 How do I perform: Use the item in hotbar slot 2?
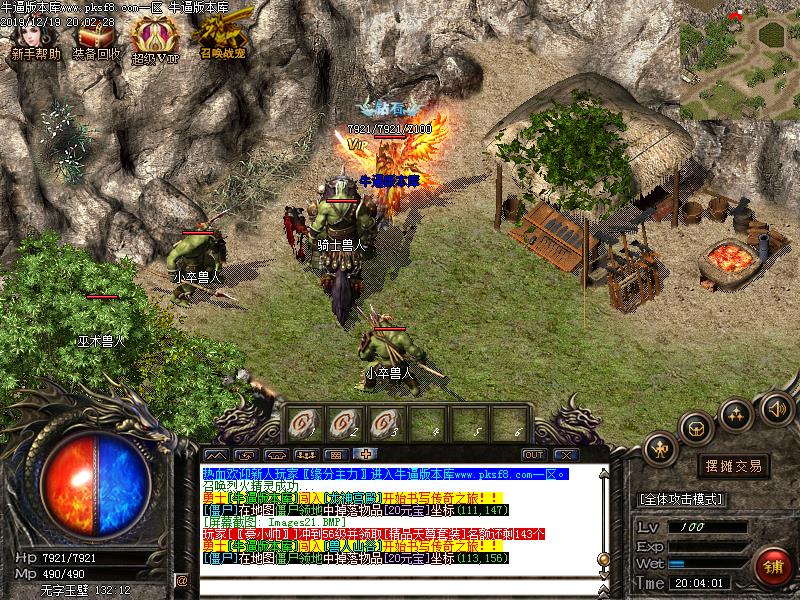click(x=347, y=422)
